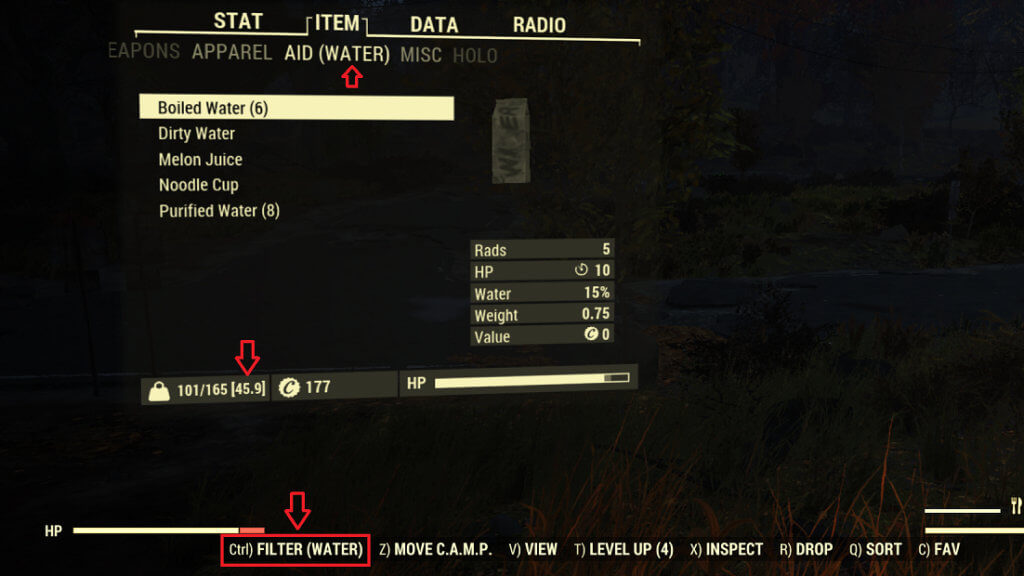Choose the INSPECT action
The height and width of the screenshot is (576, 1024).
point(726,549)
